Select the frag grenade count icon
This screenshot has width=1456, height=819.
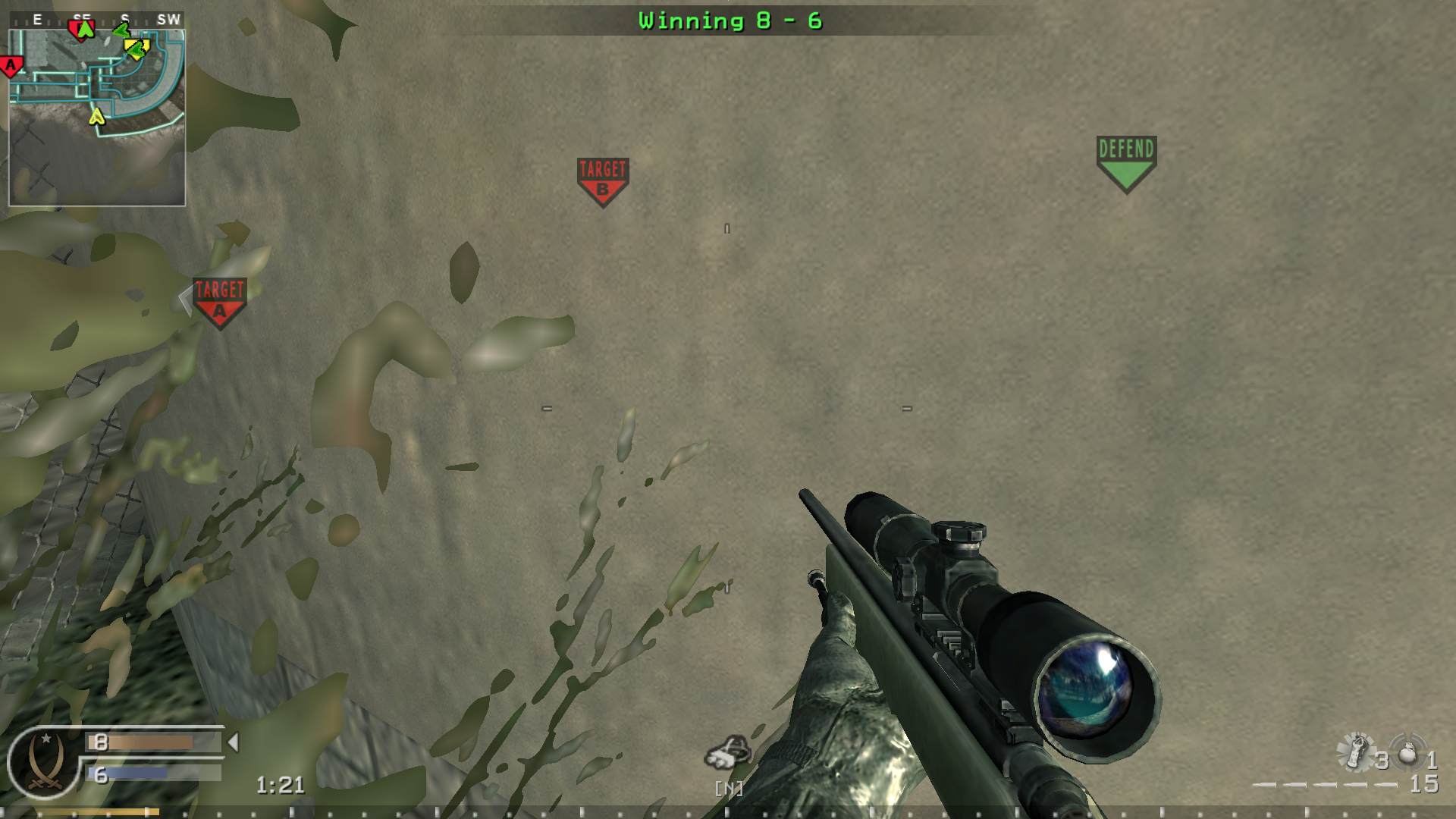tap(1407, 755)
